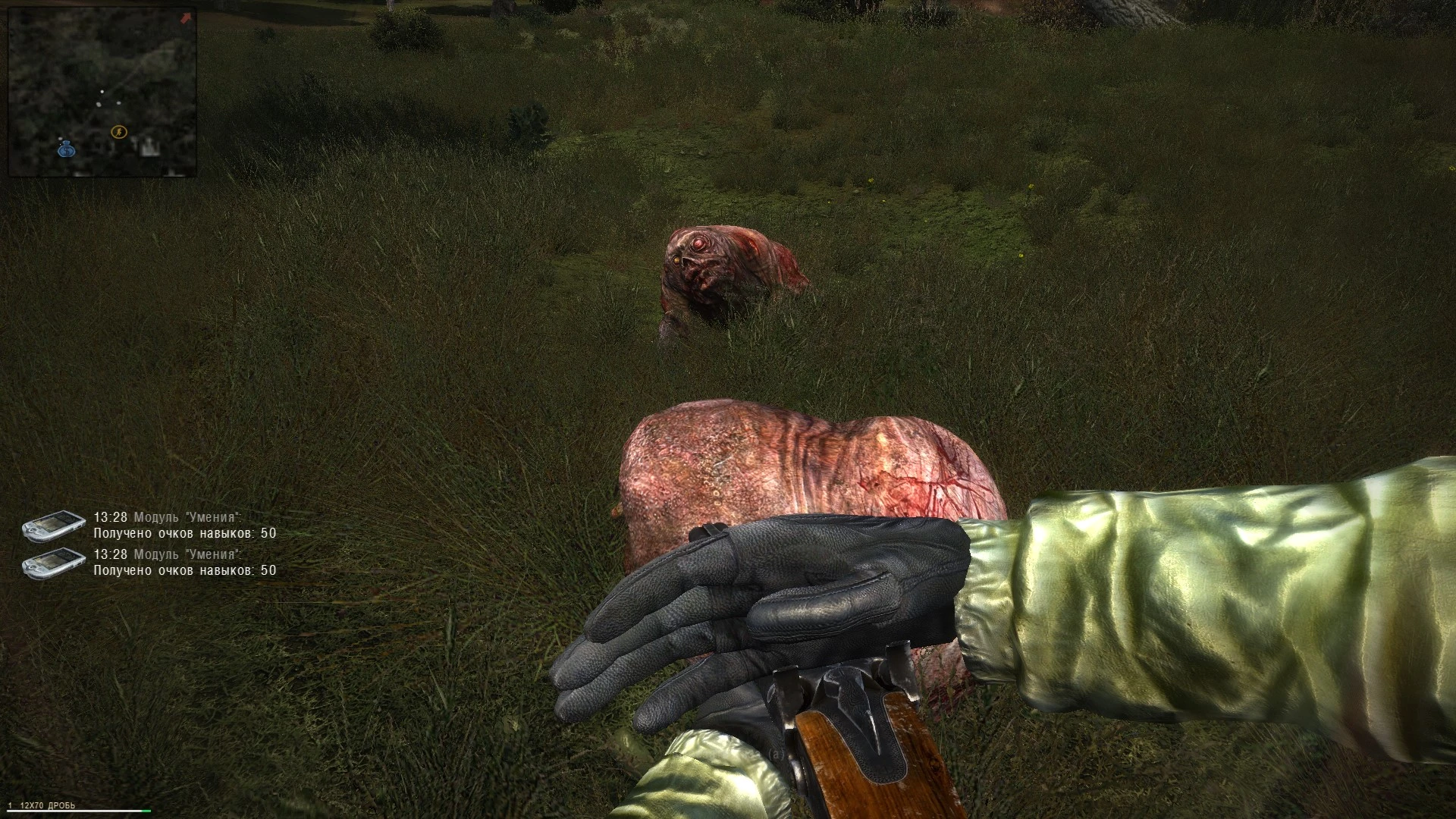This screenshot has width=1456, height=819.
Task: Click a white NPC dot on the minimap
Action: click(102, 91)
